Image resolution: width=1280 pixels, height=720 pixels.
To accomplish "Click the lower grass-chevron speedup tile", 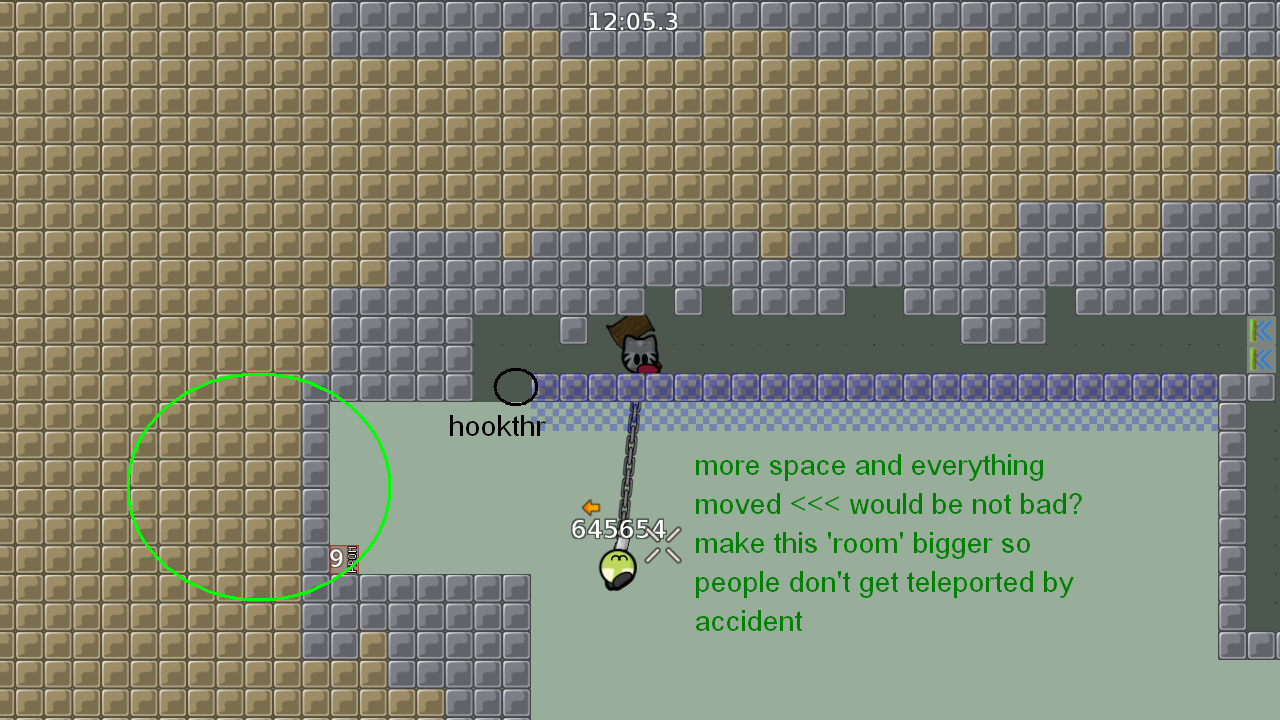I will [1261, 360].
